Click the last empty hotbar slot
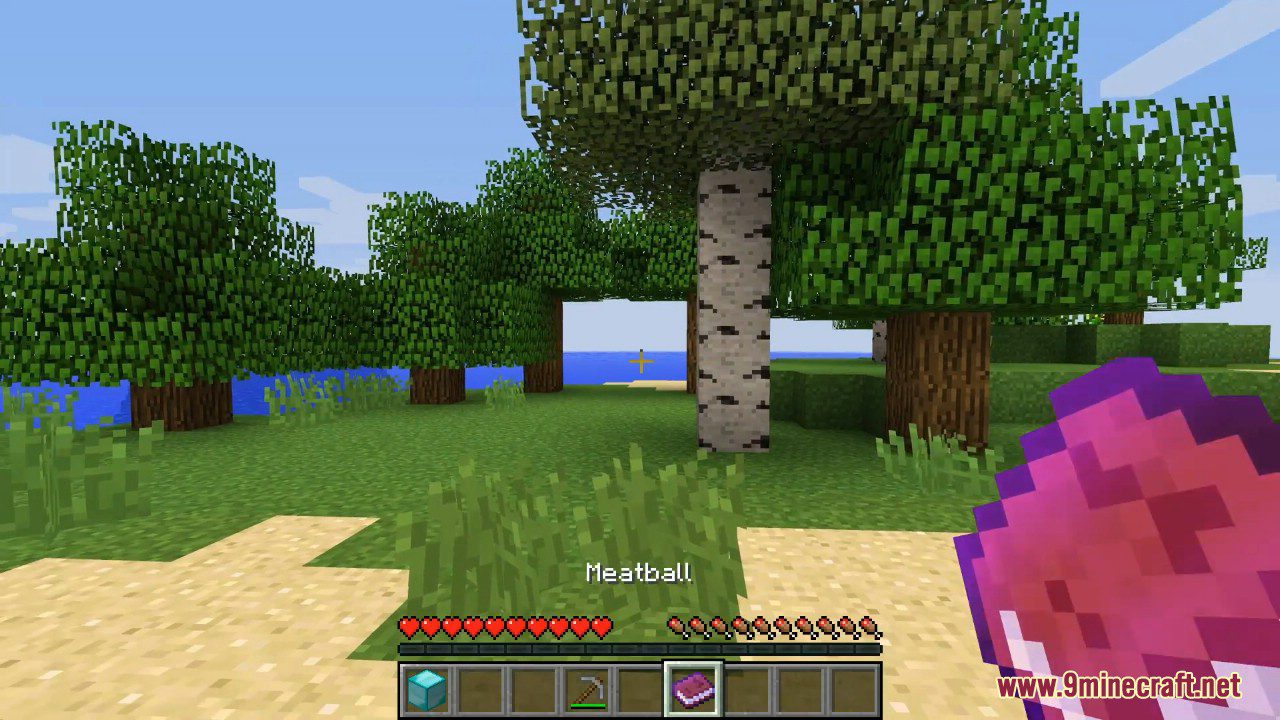This screenshot has width=1280, height=720. (x=854, y=688)
